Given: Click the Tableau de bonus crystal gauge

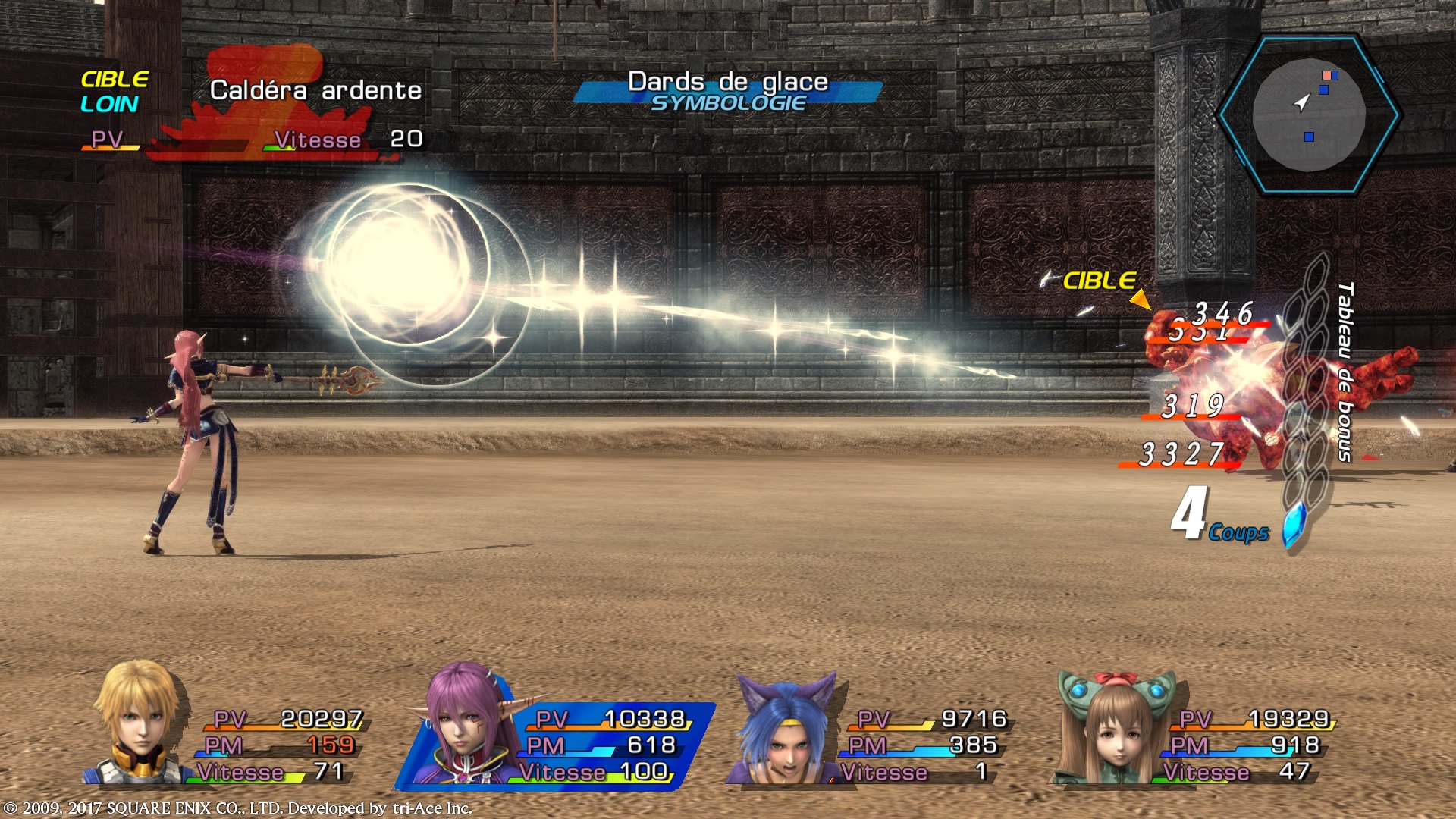Looking at the screenshot, I should 1306,402.
